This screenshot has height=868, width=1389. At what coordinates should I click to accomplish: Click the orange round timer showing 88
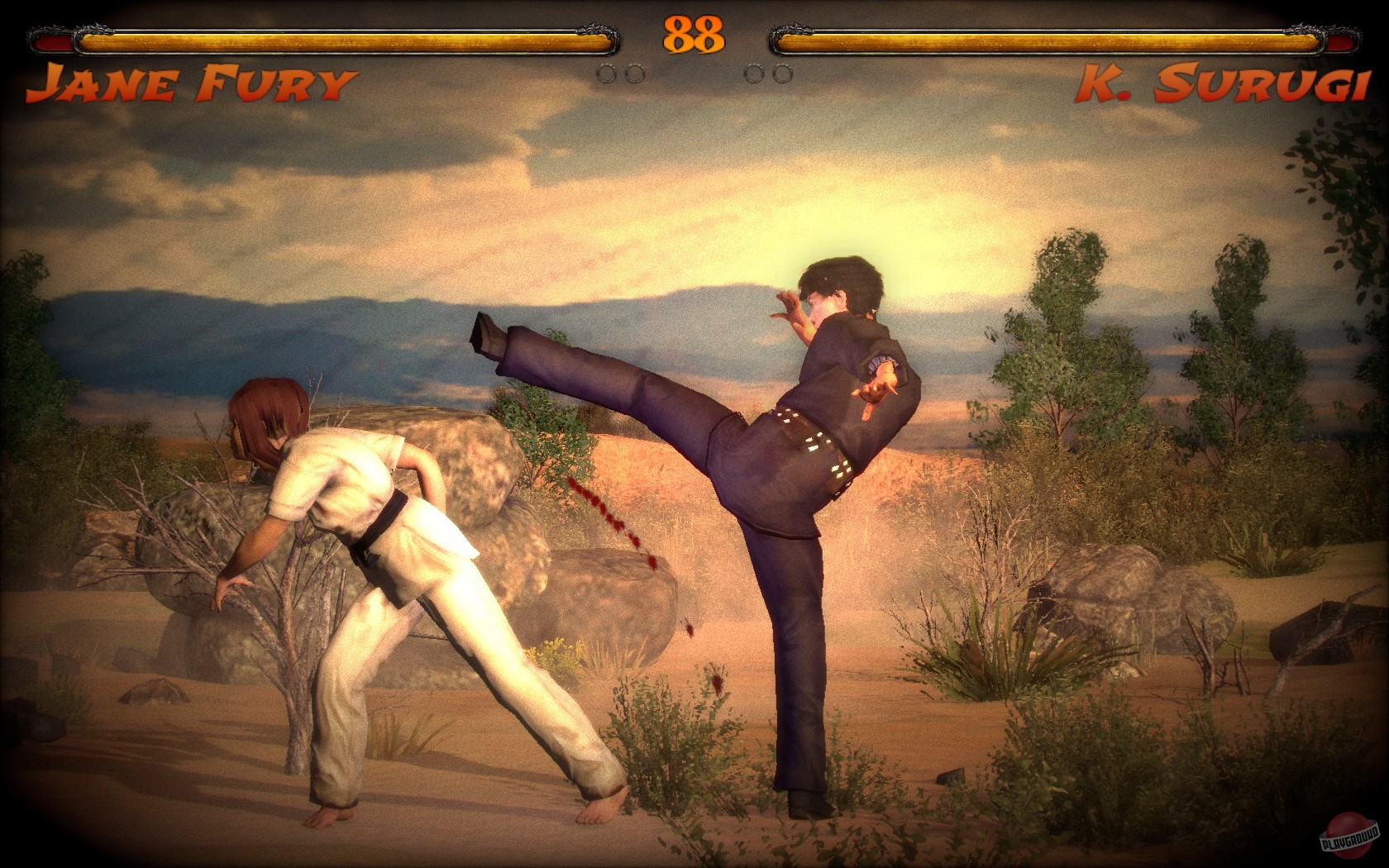(x=694, y=35)
